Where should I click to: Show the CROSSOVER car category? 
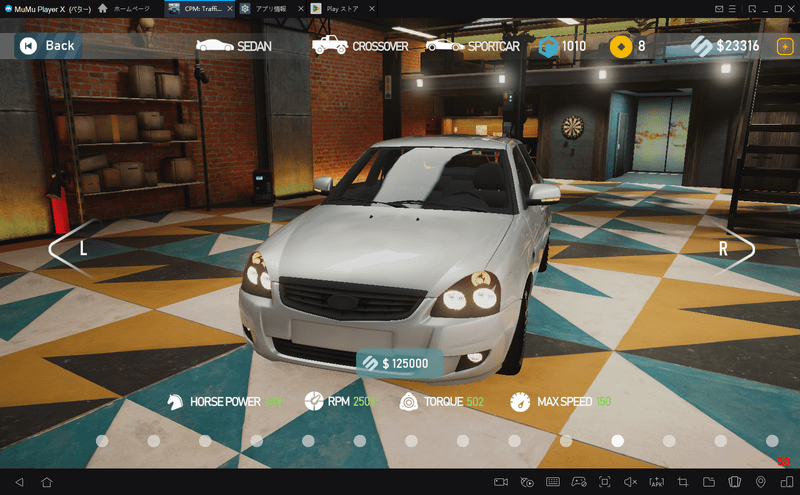[361, 46]
